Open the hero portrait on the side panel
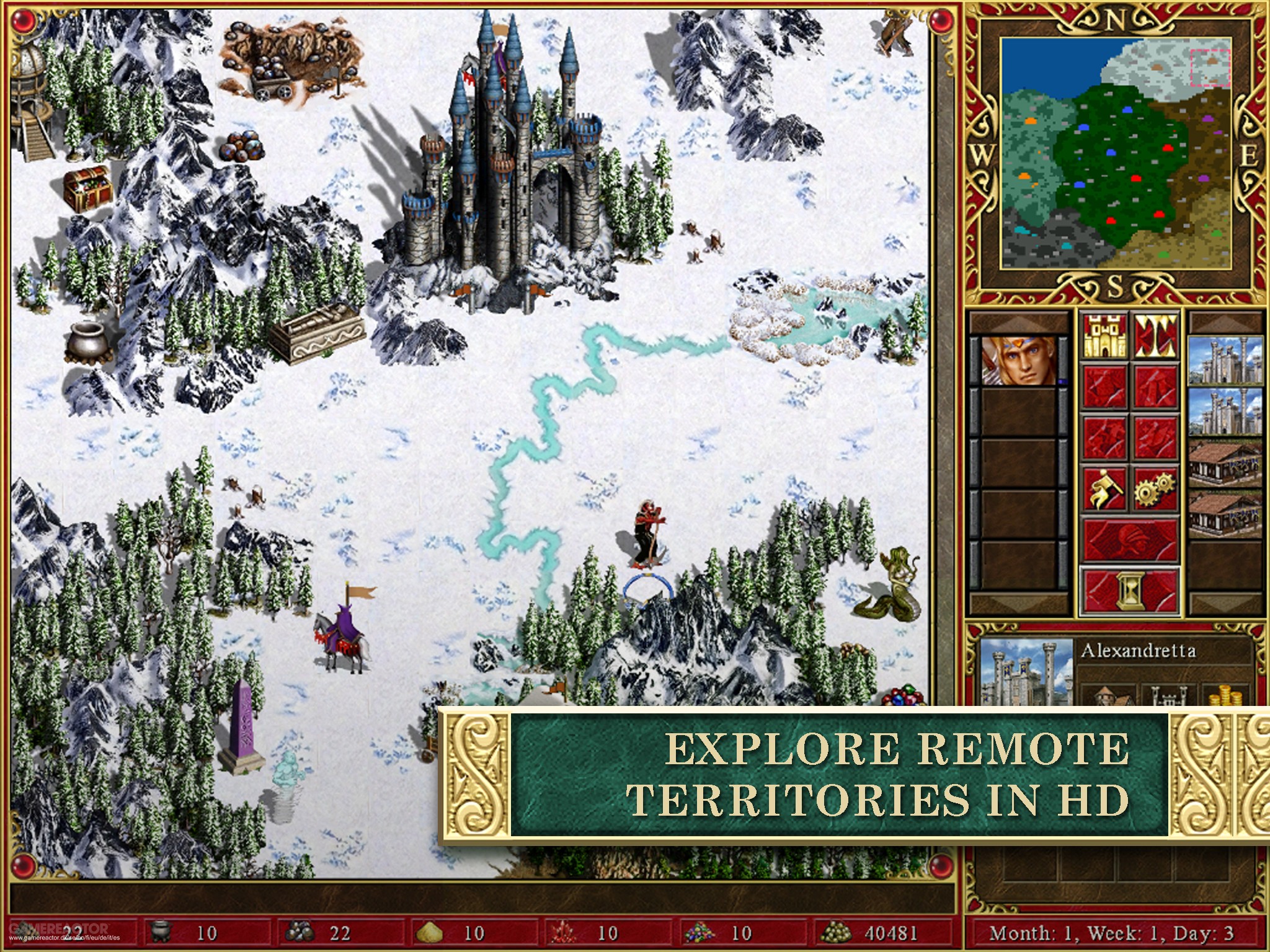This screenshot has height=952, width=1270. (1018, 362)
